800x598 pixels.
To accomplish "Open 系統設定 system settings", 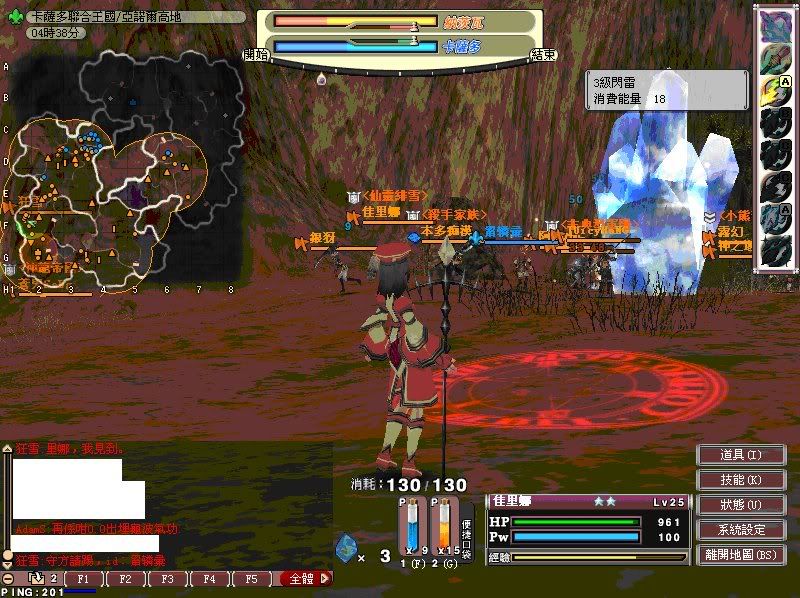I will (740, 530).
